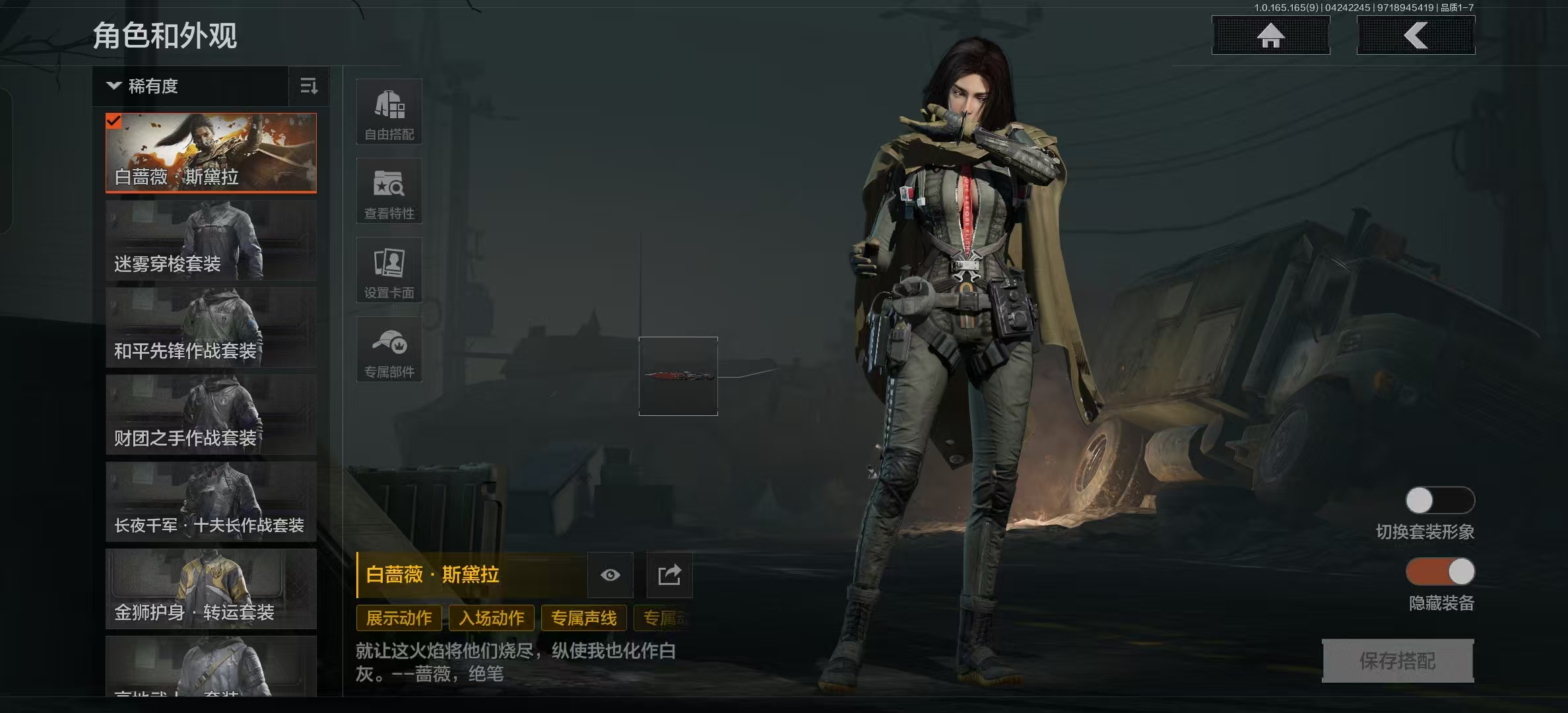Share the 白蔷薇·斯黛拉 outfit
This screenshot has width=1568, height=713.
coord(669,575)
